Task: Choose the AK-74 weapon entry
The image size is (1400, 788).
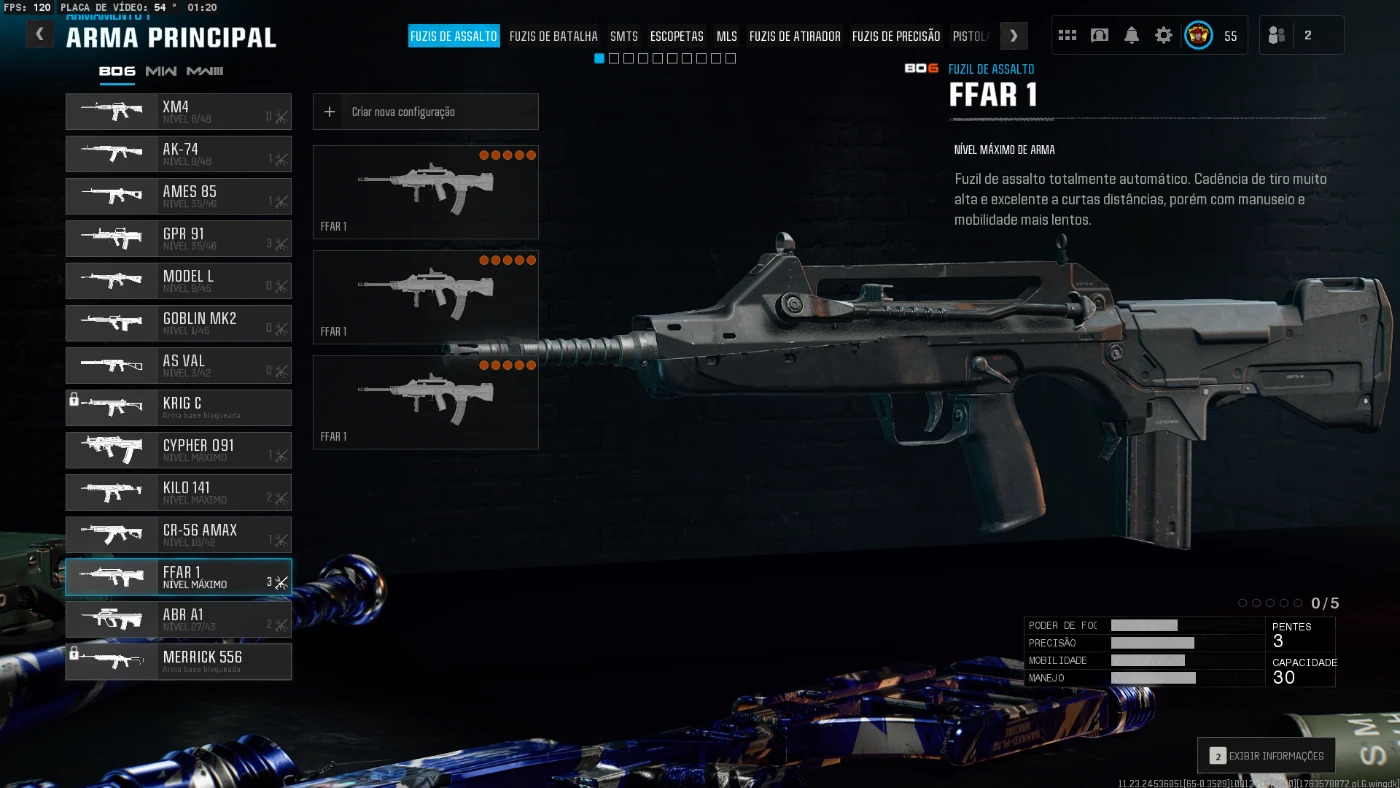Action: tap(179, 154)
